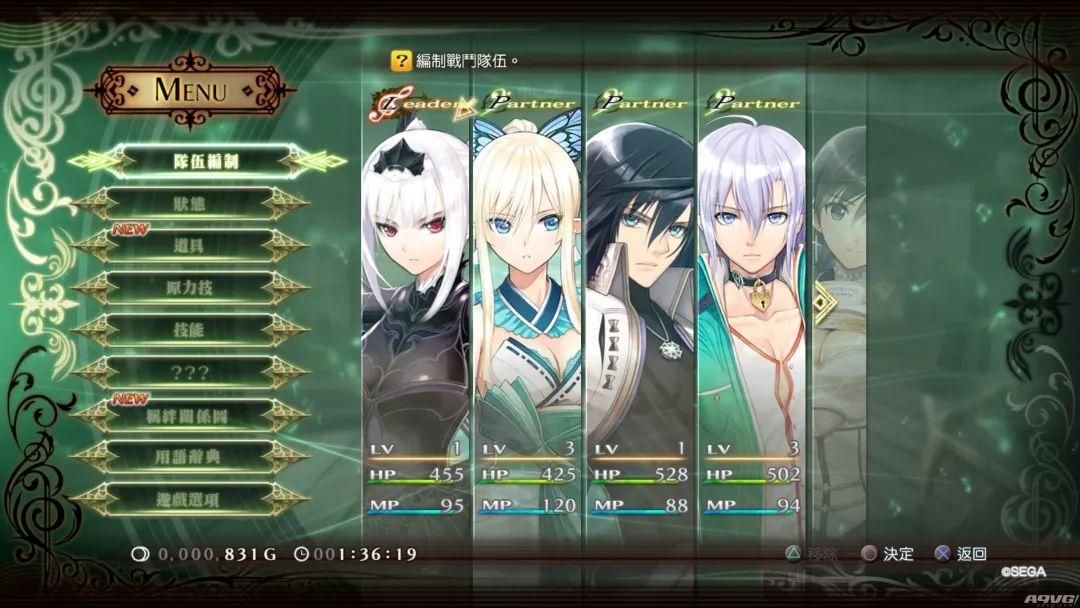Open the 用語辭典 glossary

pyautogui.click(x=189, y=457)
